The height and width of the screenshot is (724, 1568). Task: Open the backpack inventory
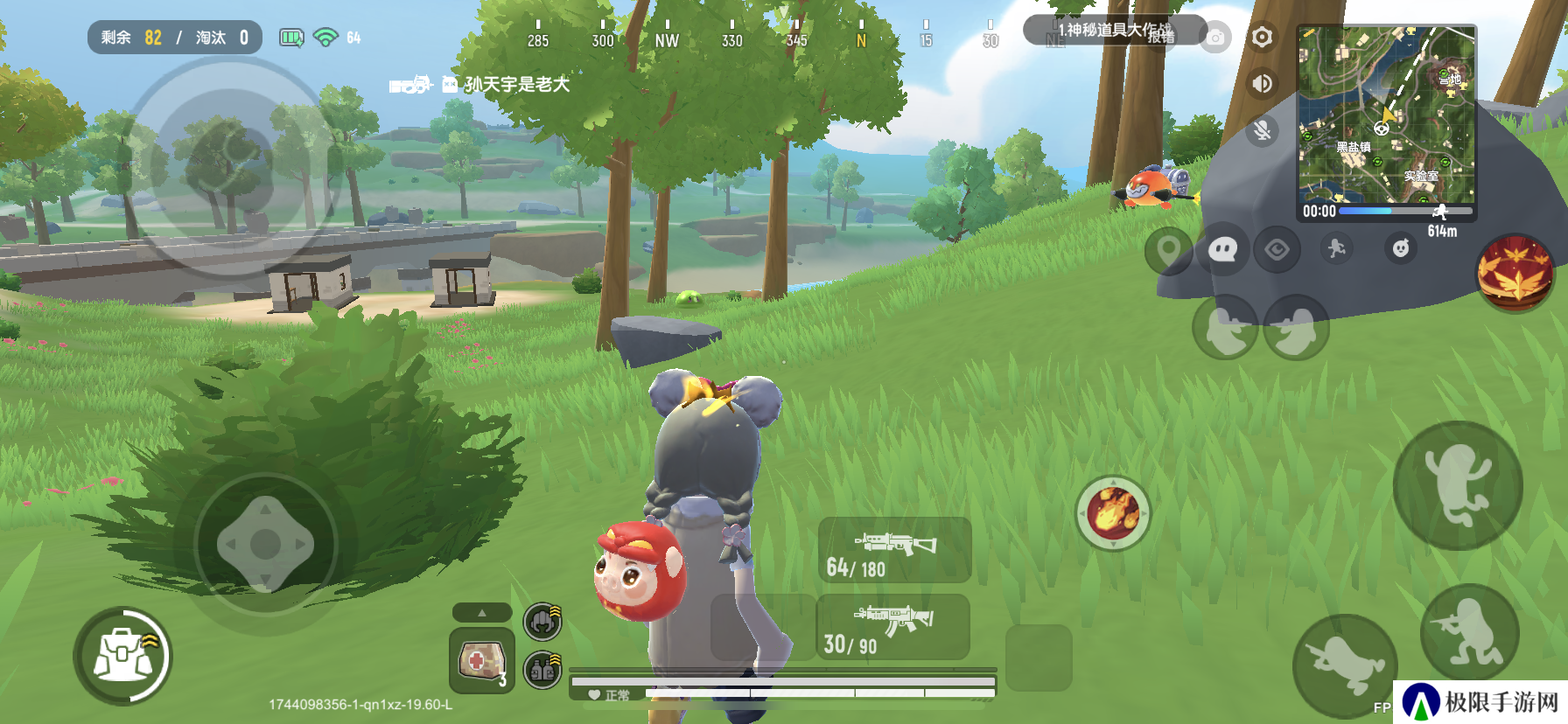point(123,657)
